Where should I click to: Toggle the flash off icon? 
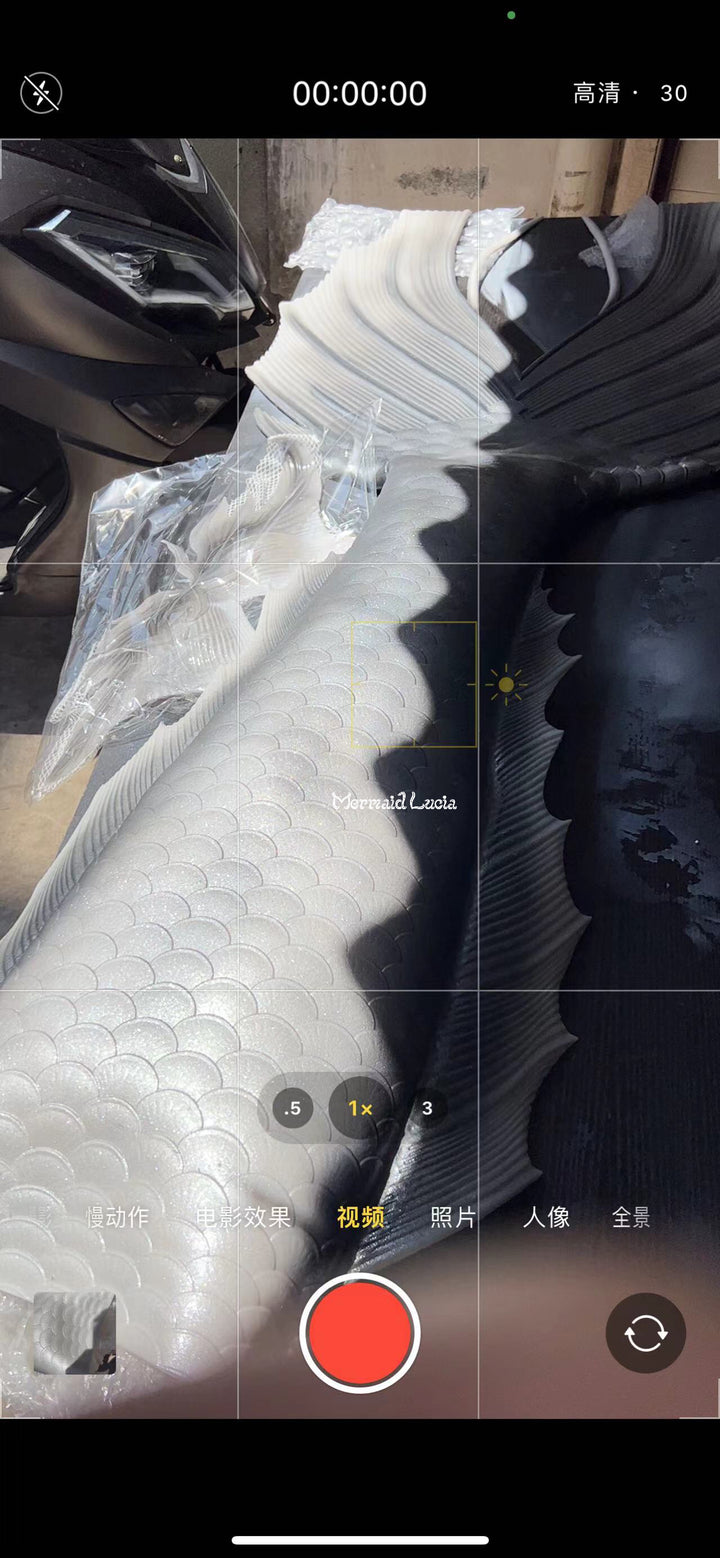point(41,93)
